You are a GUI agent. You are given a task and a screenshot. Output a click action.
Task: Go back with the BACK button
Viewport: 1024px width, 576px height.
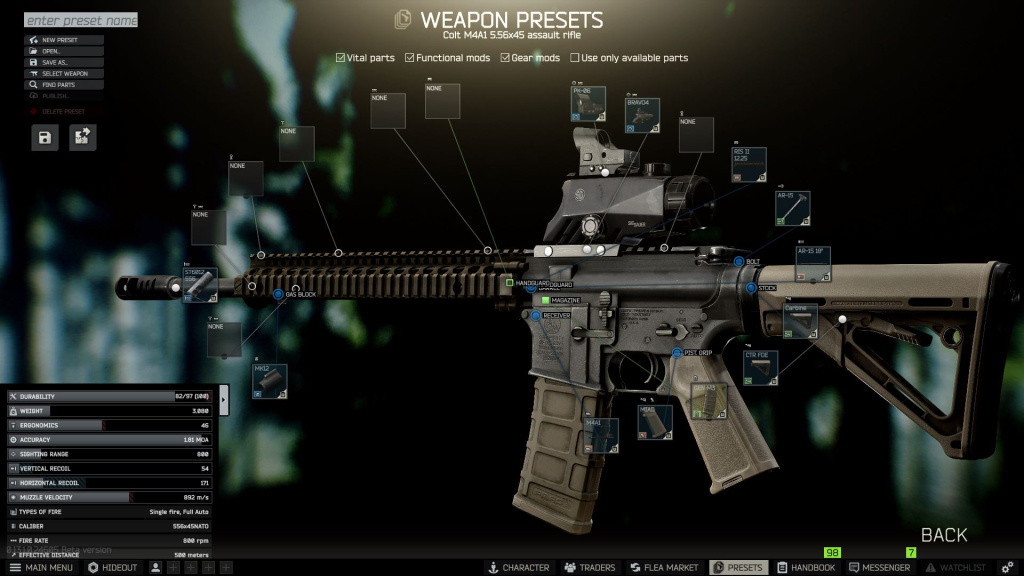click(x=944, y=535)
